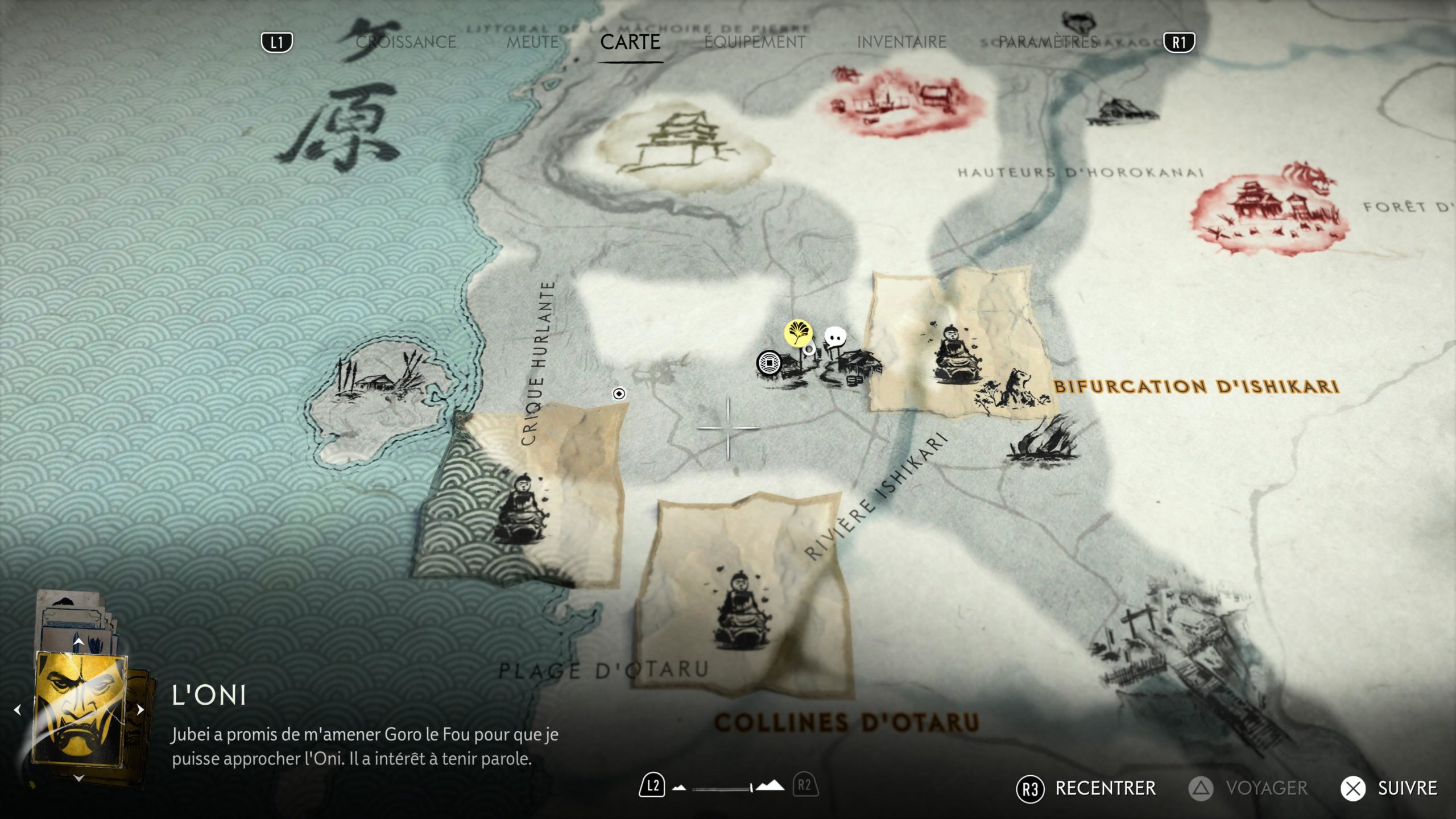Click the small white circular target marker
1456x819 pixels.
619,394
